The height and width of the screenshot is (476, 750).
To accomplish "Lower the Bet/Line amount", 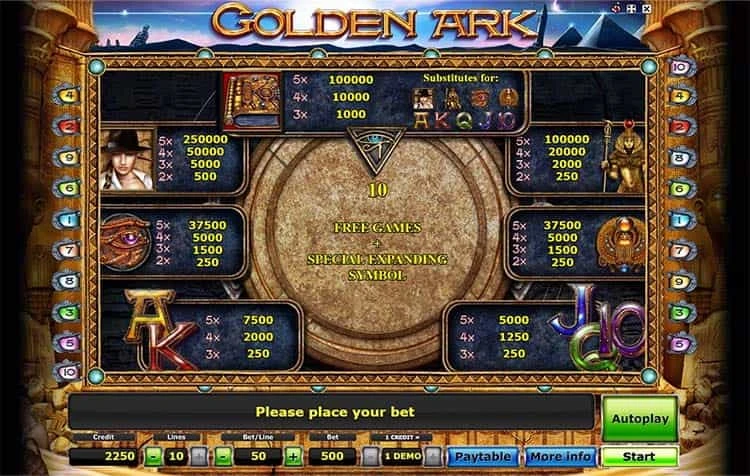I will point(222,457).
